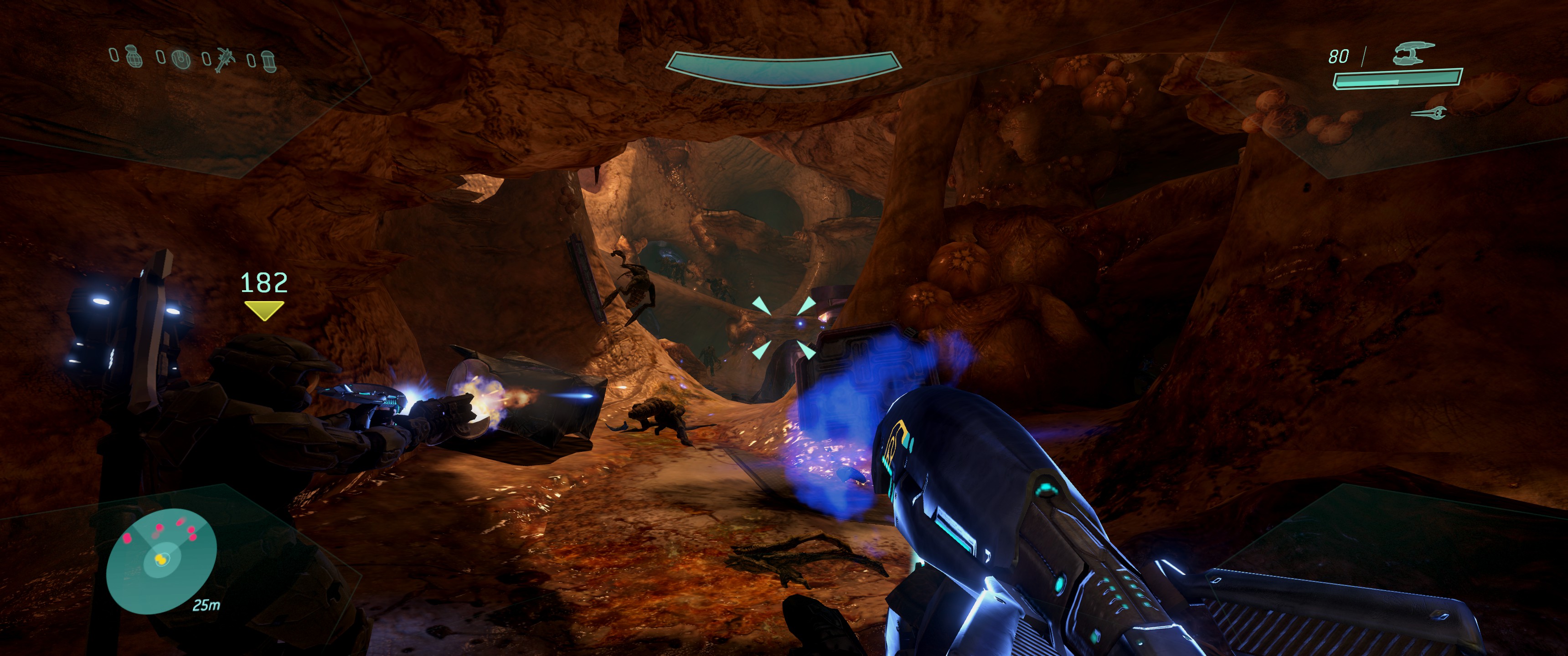Choose the plasma grenade icon
This screenshot has height=656, width=1568.
[x=180, y=59]
